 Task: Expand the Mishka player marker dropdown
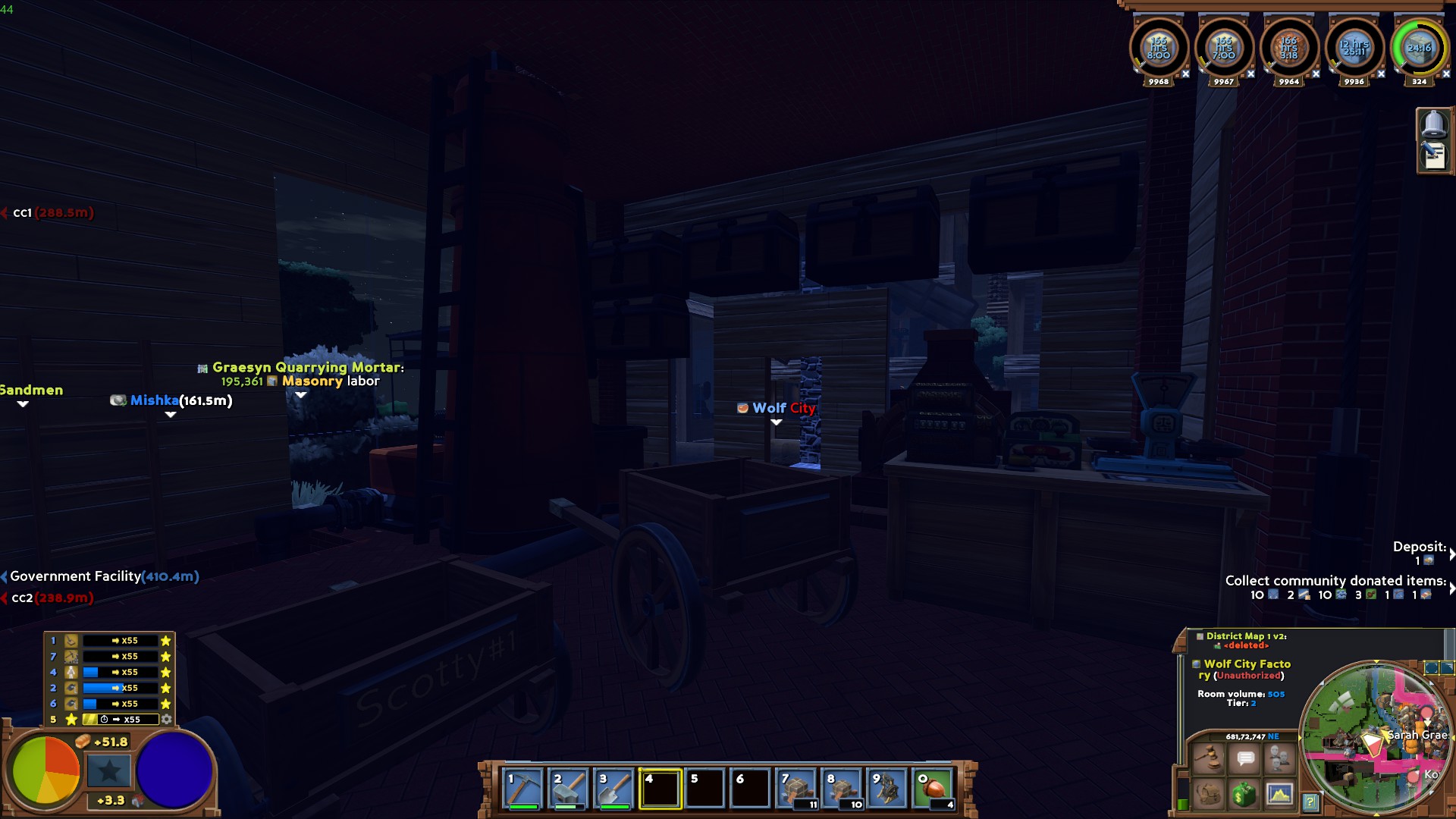tap(170, 416)
